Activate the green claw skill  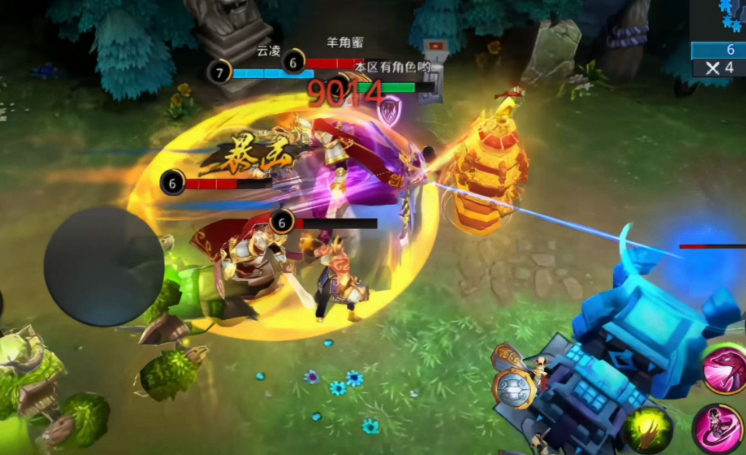(648, 429)
